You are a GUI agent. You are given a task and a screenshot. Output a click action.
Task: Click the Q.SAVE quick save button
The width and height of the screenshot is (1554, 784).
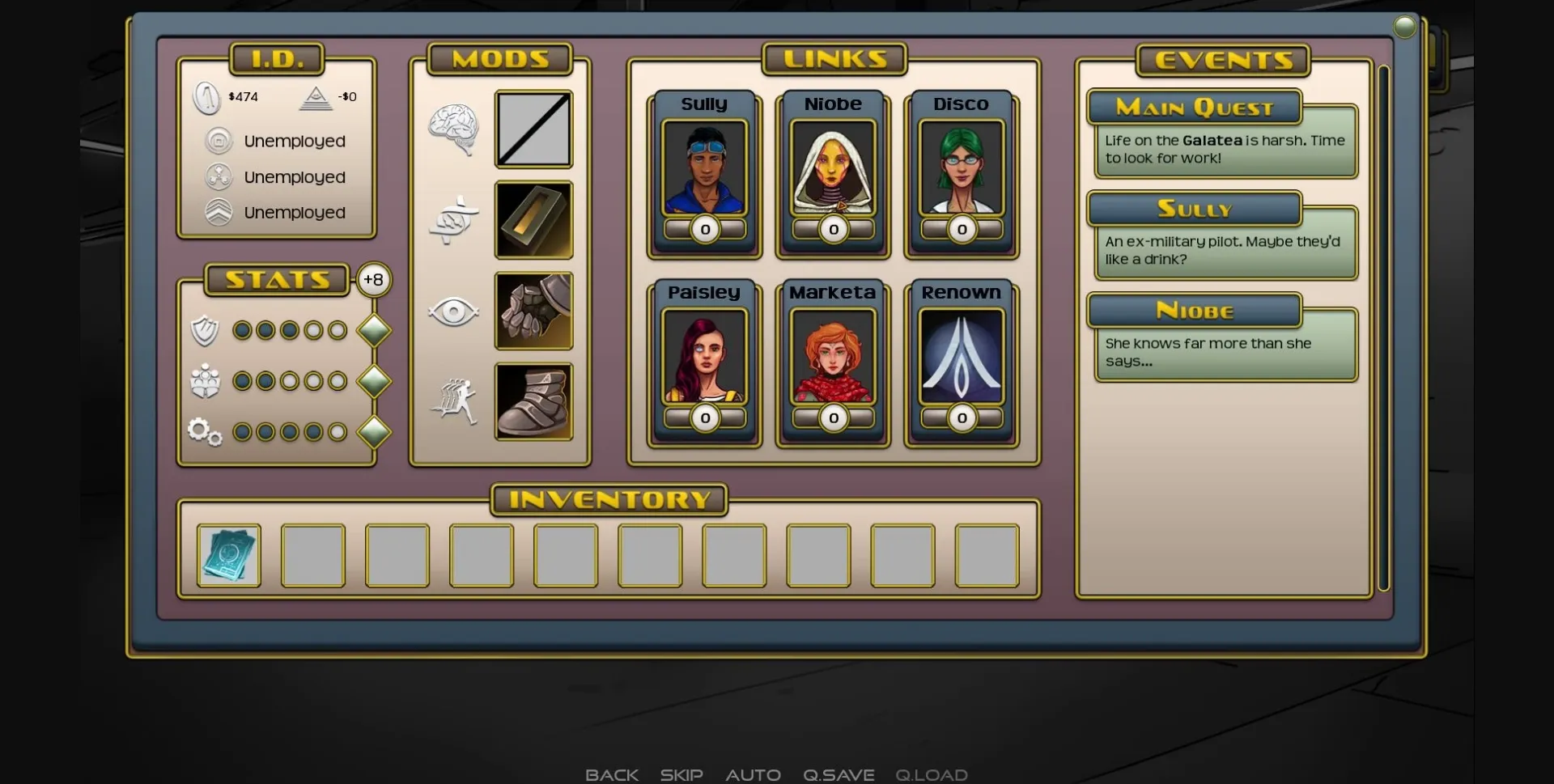tap(839, 774)
